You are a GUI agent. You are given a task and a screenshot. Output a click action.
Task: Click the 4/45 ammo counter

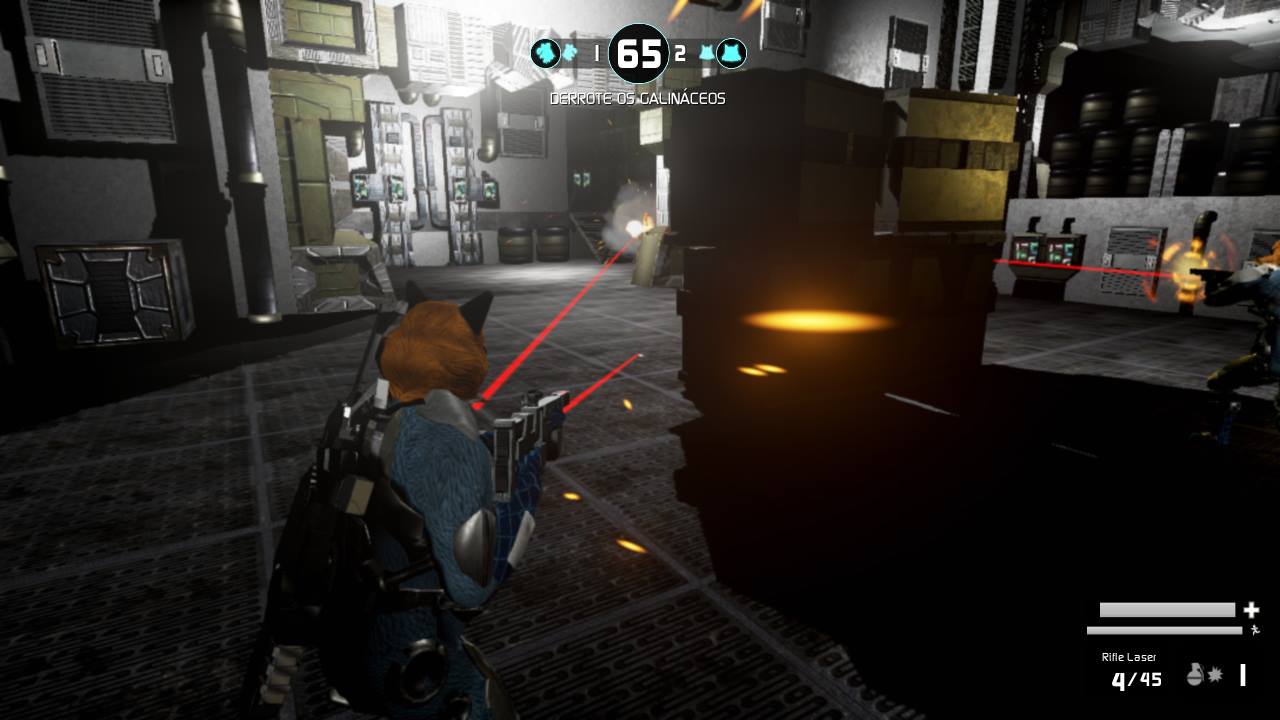(1137, 678)
